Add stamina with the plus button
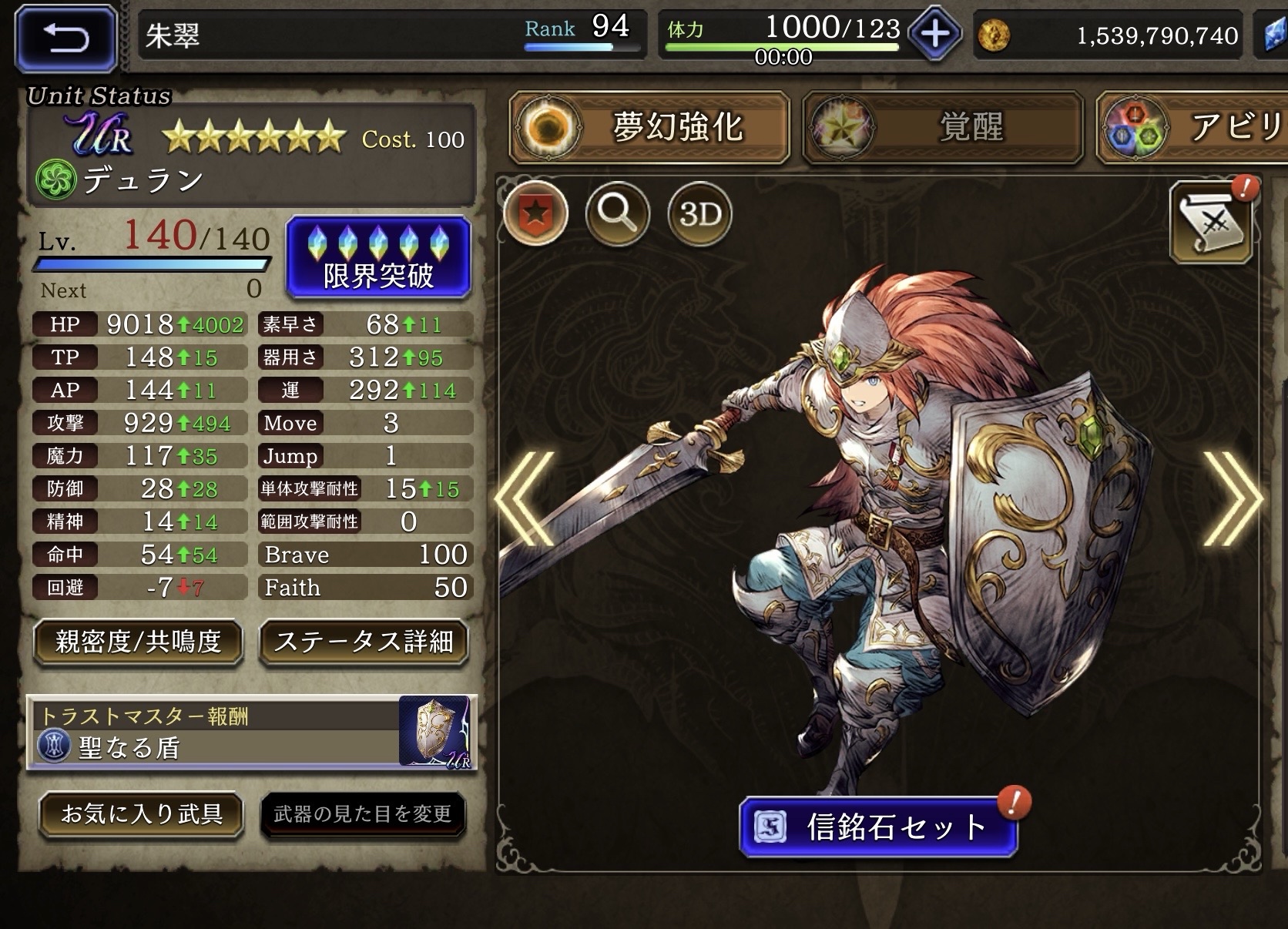The width and height of the screenshot is (1288, 929). pos(934,35)
